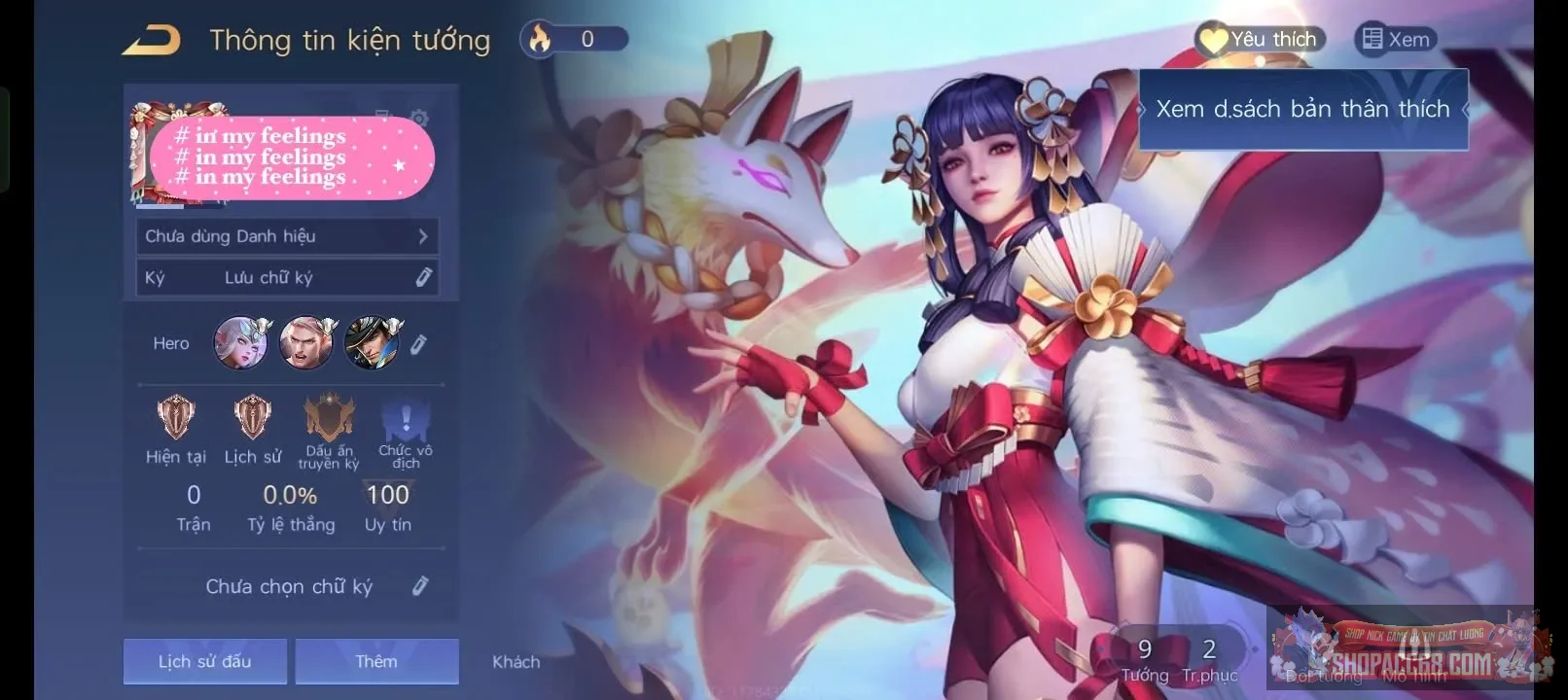The width and height of the screenshot is (1568, 700).
Task: Switch to the Khách tab
Action: [x=516, y=661]
